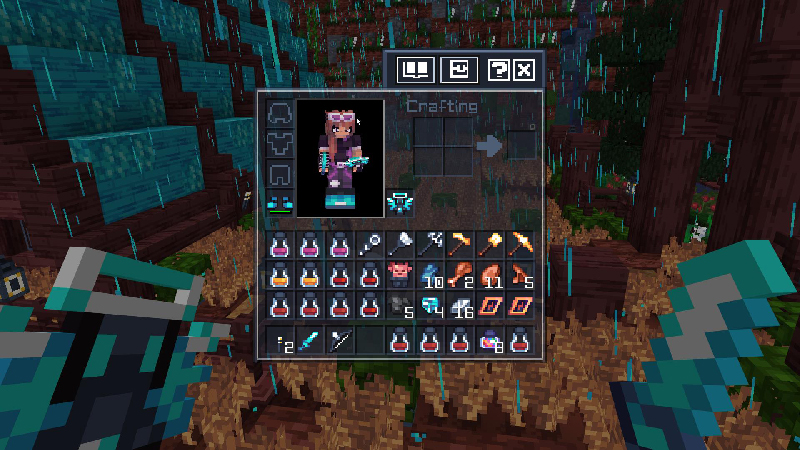Open the question mark help button
The width and height of the screenshot is (800, 450).
tap(497, 69)
